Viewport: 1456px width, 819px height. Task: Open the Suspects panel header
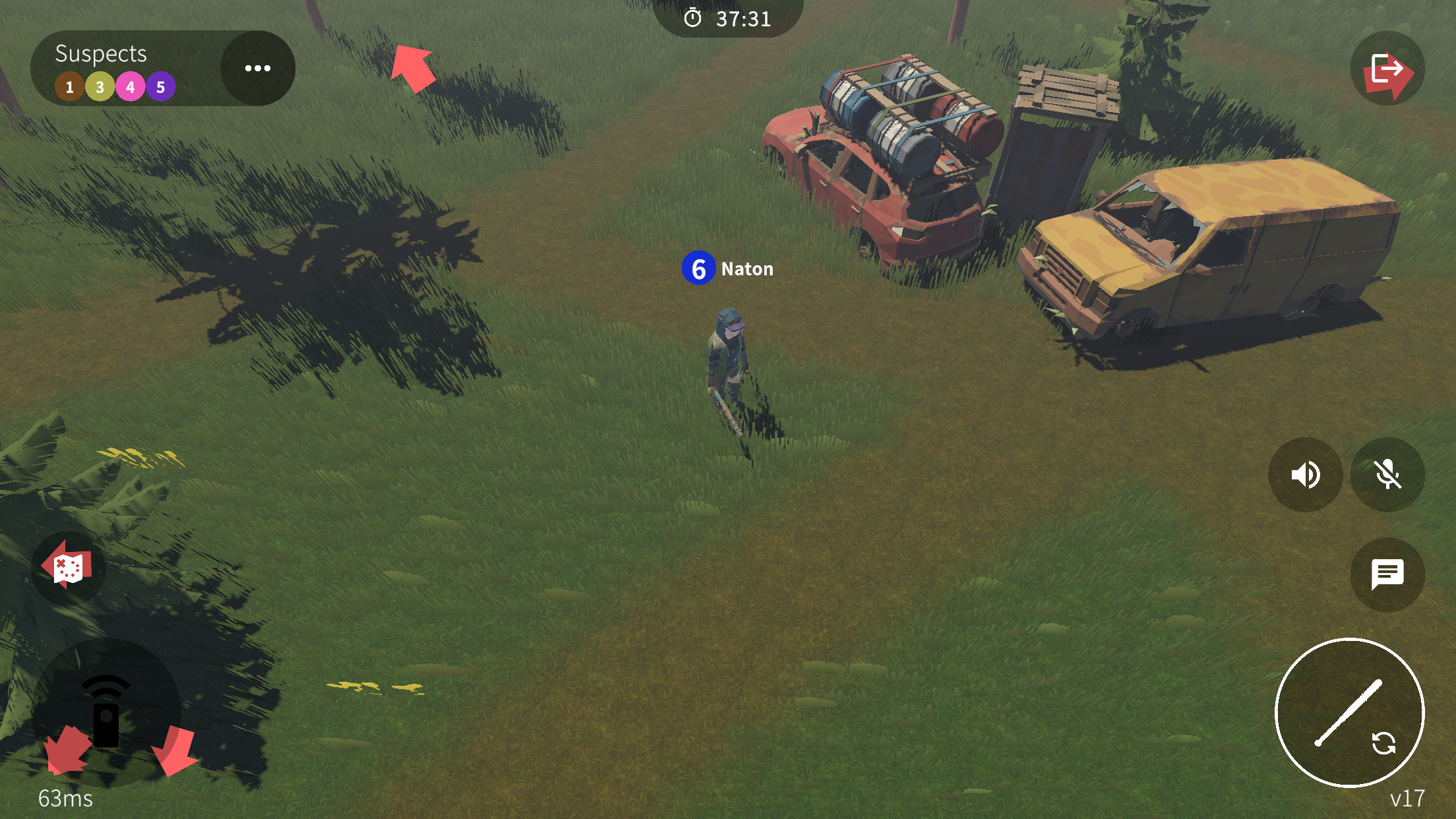(x=100, y=54)
